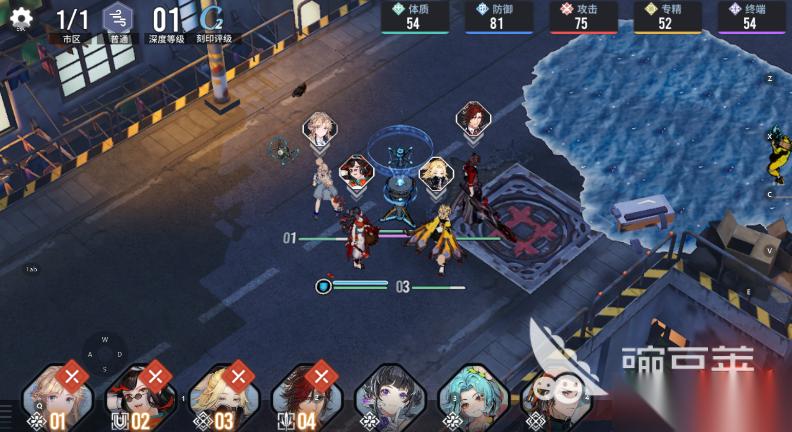Click the 普通 speed hexagon icon
This screenshot has height=432, width=792.
pyautogui.click(x=118, y=19)
